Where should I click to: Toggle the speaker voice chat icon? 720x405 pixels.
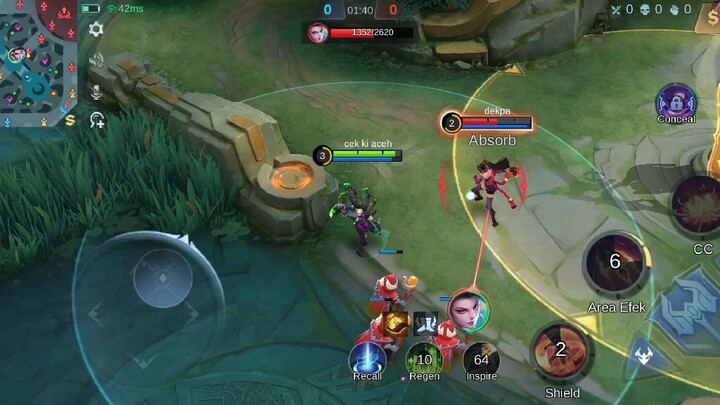[x=96, y=60]
